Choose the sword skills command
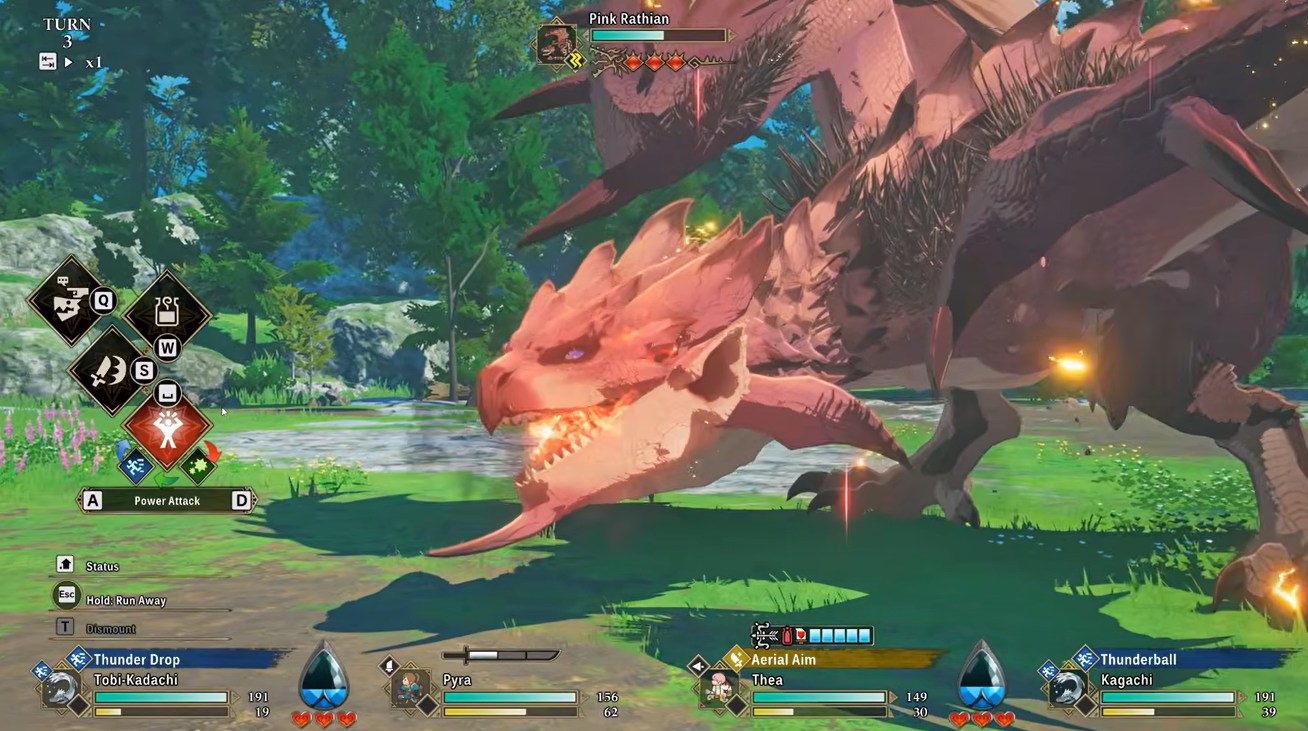The width and height of the screenshot is (1308, 731). 112,370
